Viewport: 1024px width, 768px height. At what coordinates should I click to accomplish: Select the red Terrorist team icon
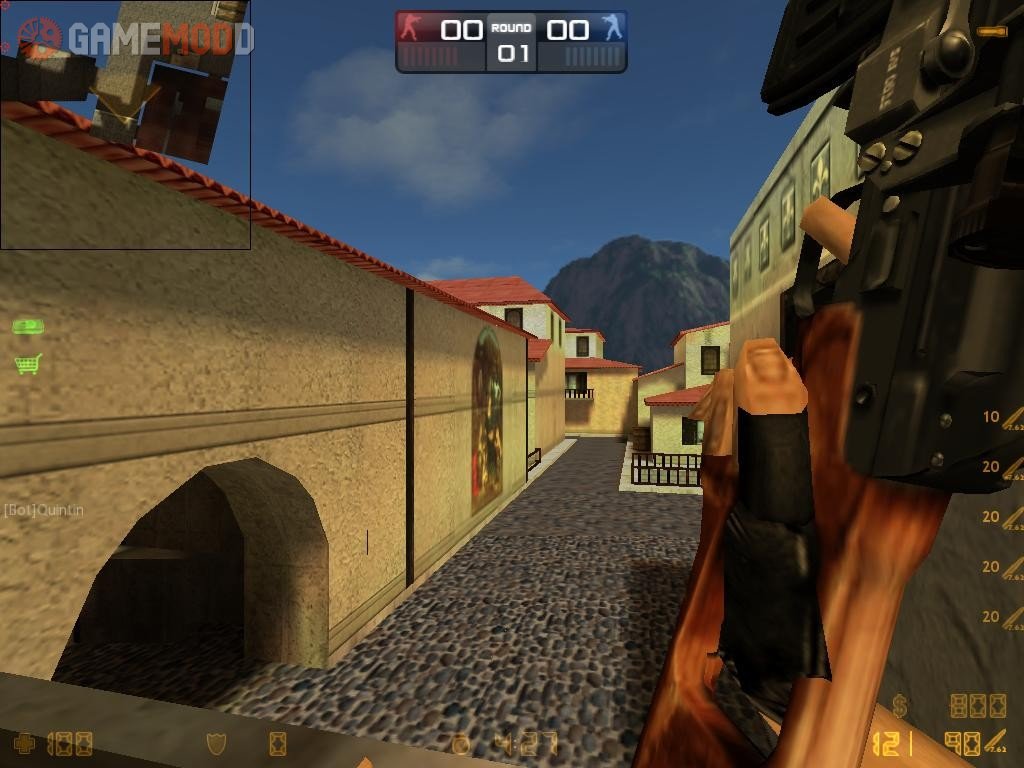[411, 28]
